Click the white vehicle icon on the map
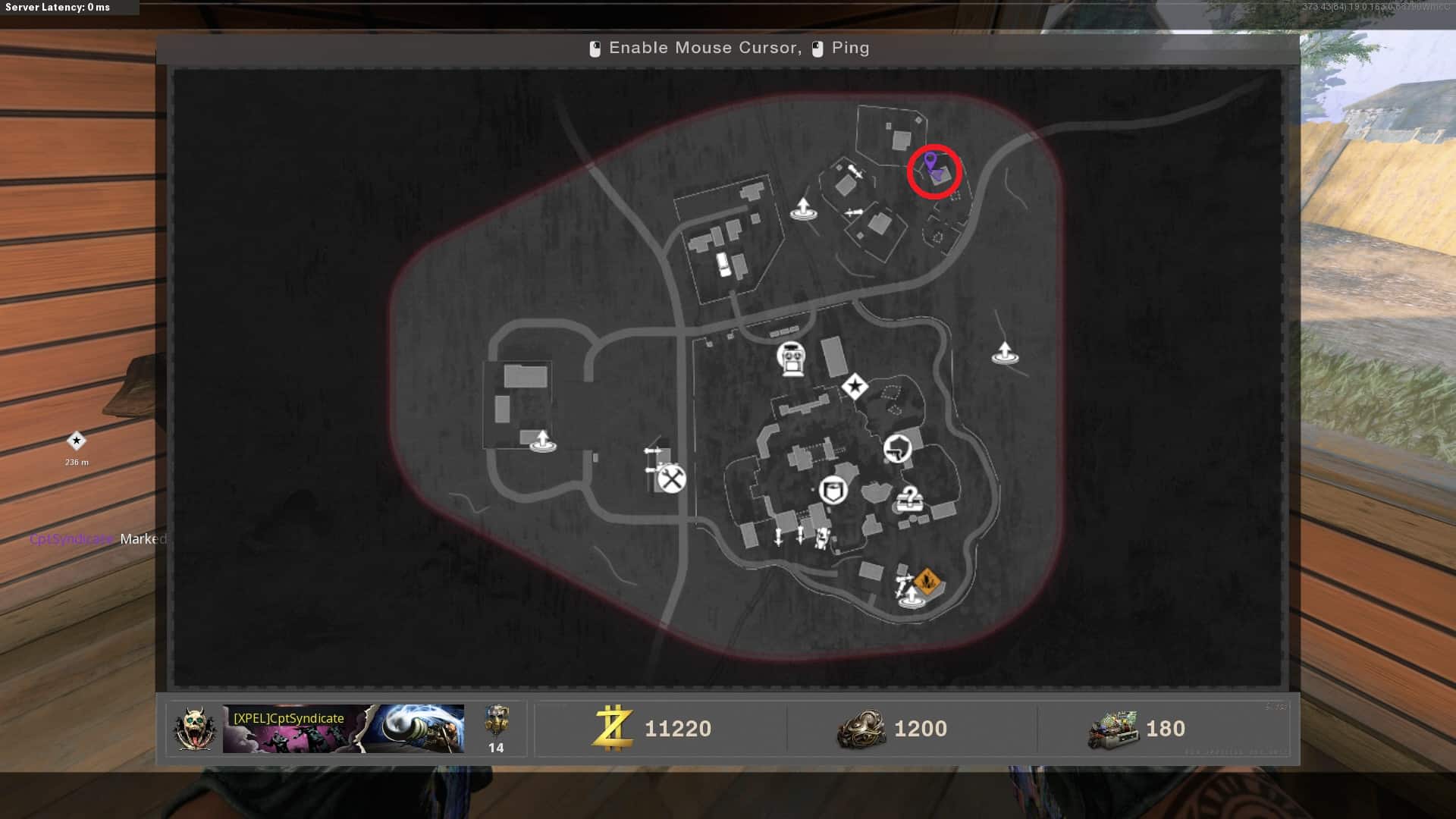The image size is (1456, 819). click(x=724, y=264)
